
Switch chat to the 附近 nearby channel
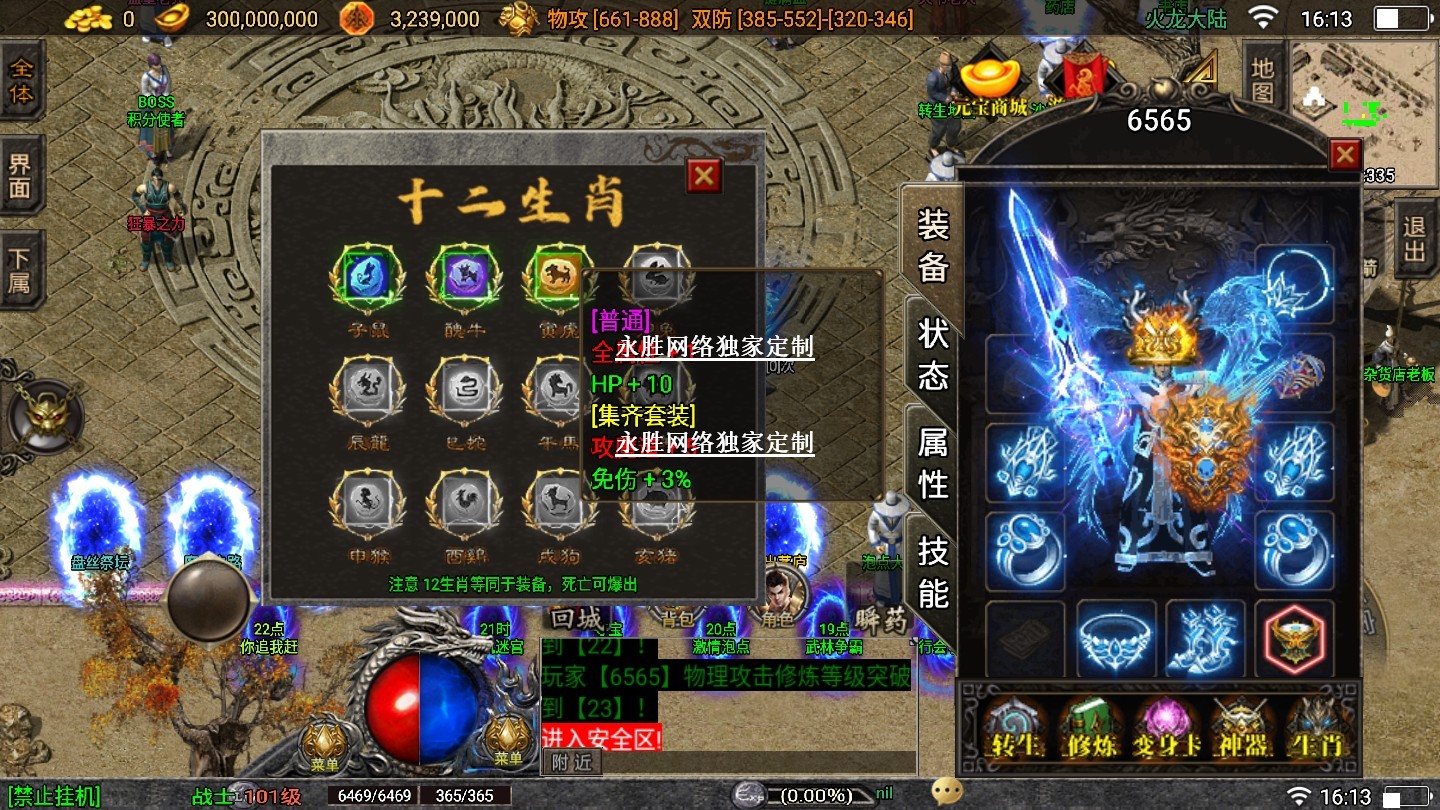pos(572,762)
